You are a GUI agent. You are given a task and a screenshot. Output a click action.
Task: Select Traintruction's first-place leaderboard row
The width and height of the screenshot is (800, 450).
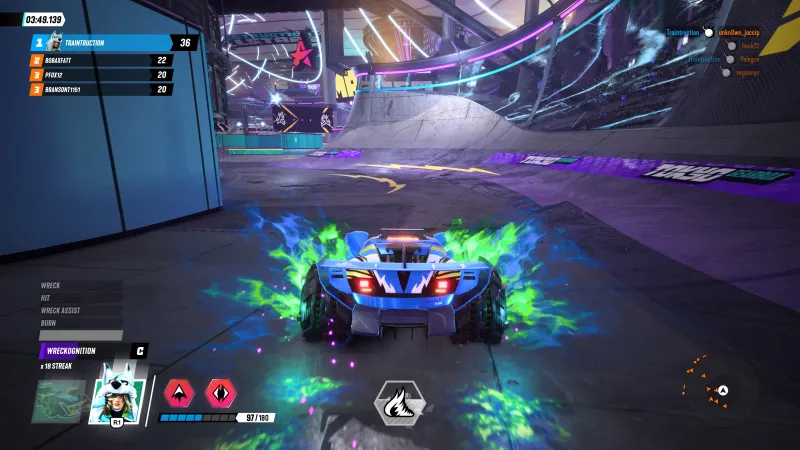coord(113,43)
